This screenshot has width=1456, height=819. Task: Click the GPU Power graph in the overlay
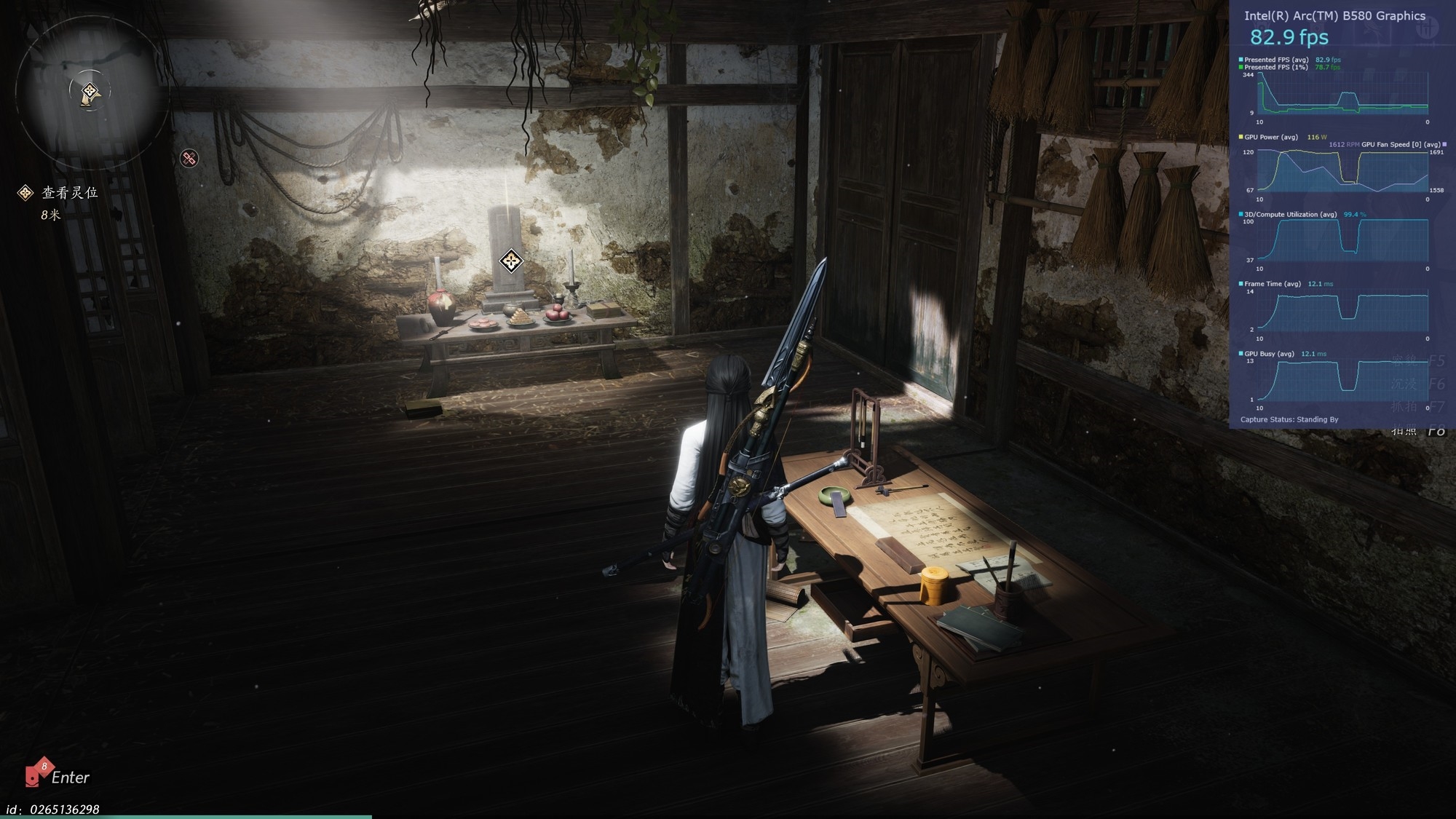coord(1342,170)
